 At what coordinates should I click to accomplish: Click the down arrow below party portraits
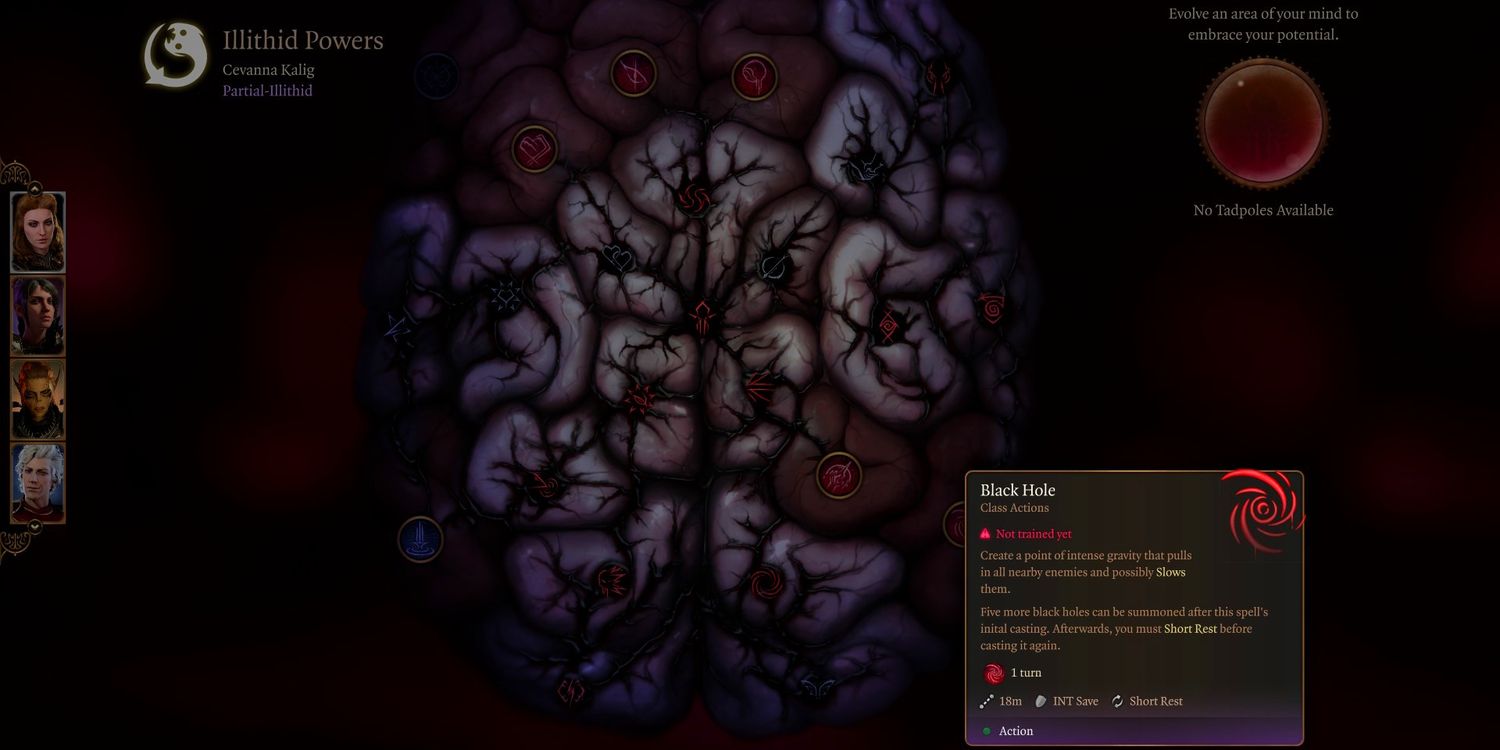(34, 526)
